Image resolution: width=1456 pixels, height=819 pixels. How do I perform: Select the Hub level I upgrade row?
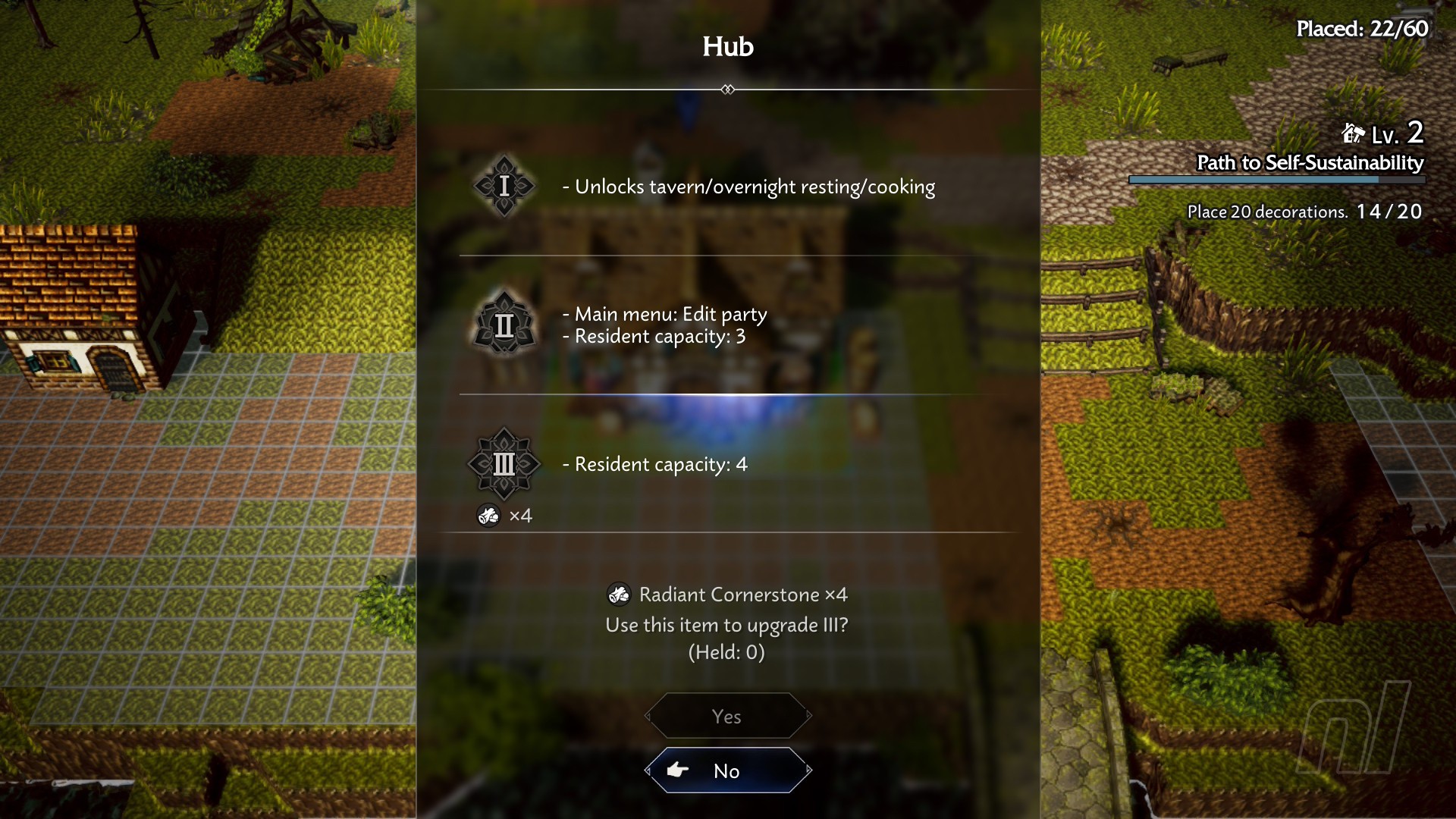(728, 187)
